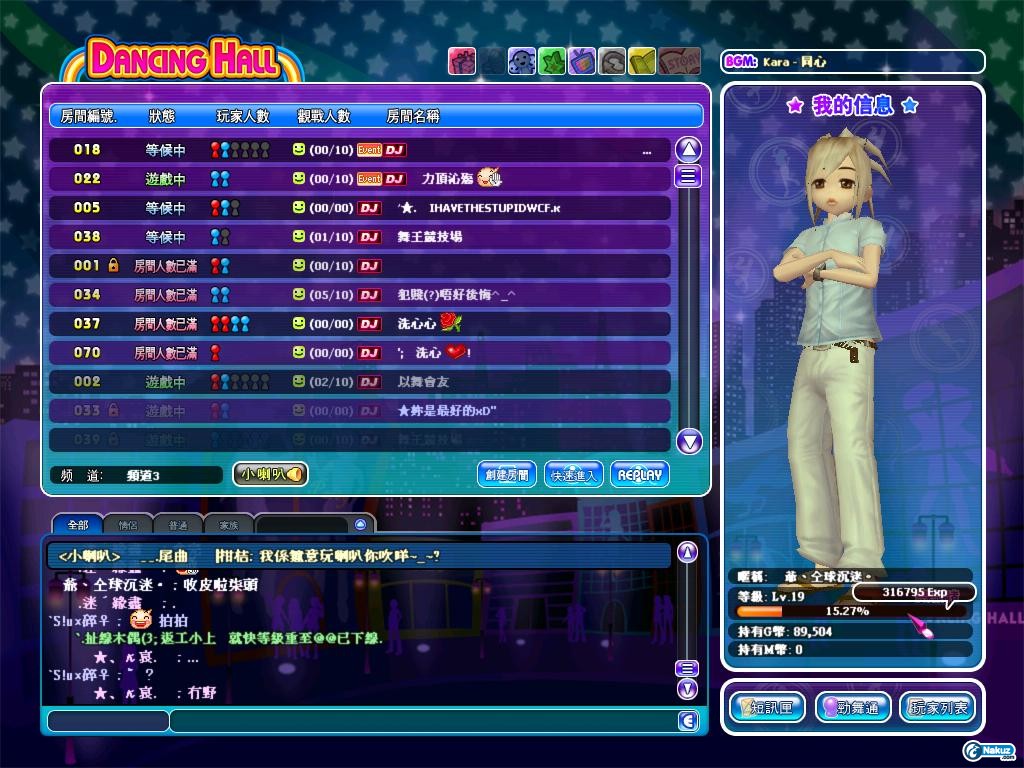Select room 005 from the room list
The height and width of the screenshot is (768, 1024).
[x=360, y=208]
